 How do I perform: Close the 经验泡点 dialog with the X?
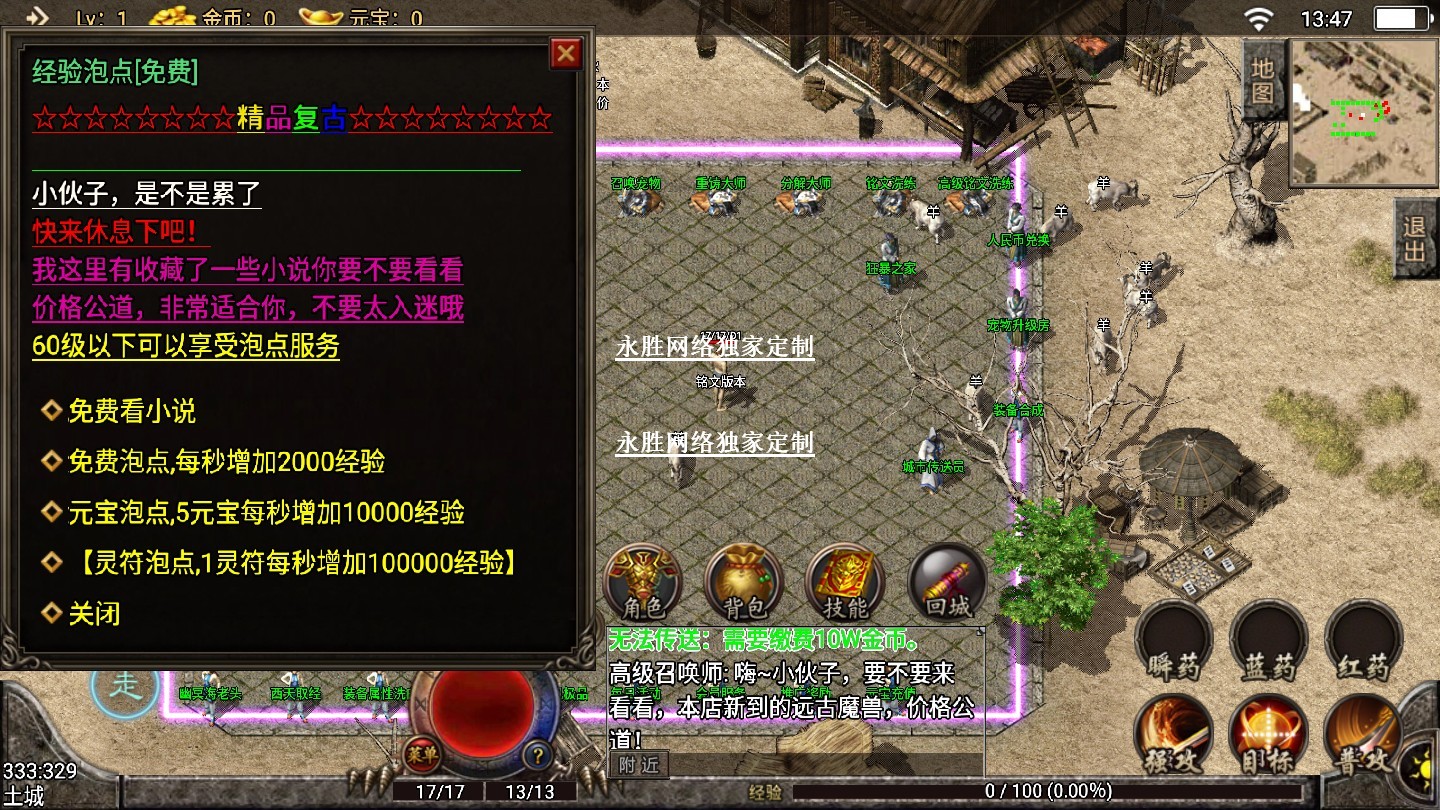tap(566, 53)
